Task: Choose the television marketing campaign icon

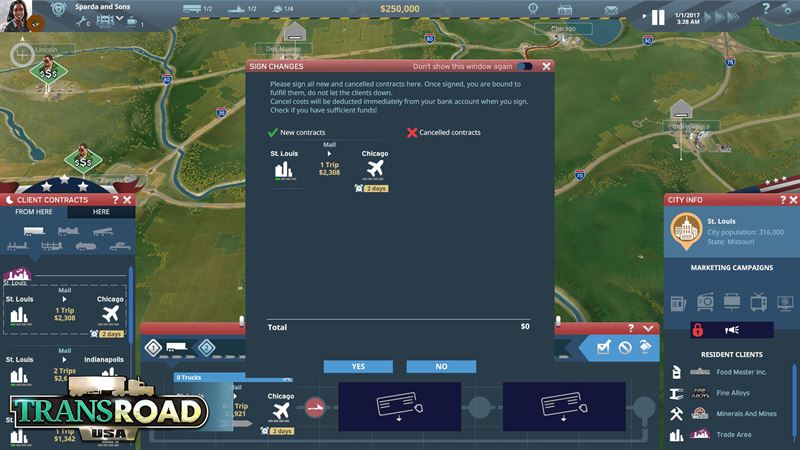Action: pos(759,301)
